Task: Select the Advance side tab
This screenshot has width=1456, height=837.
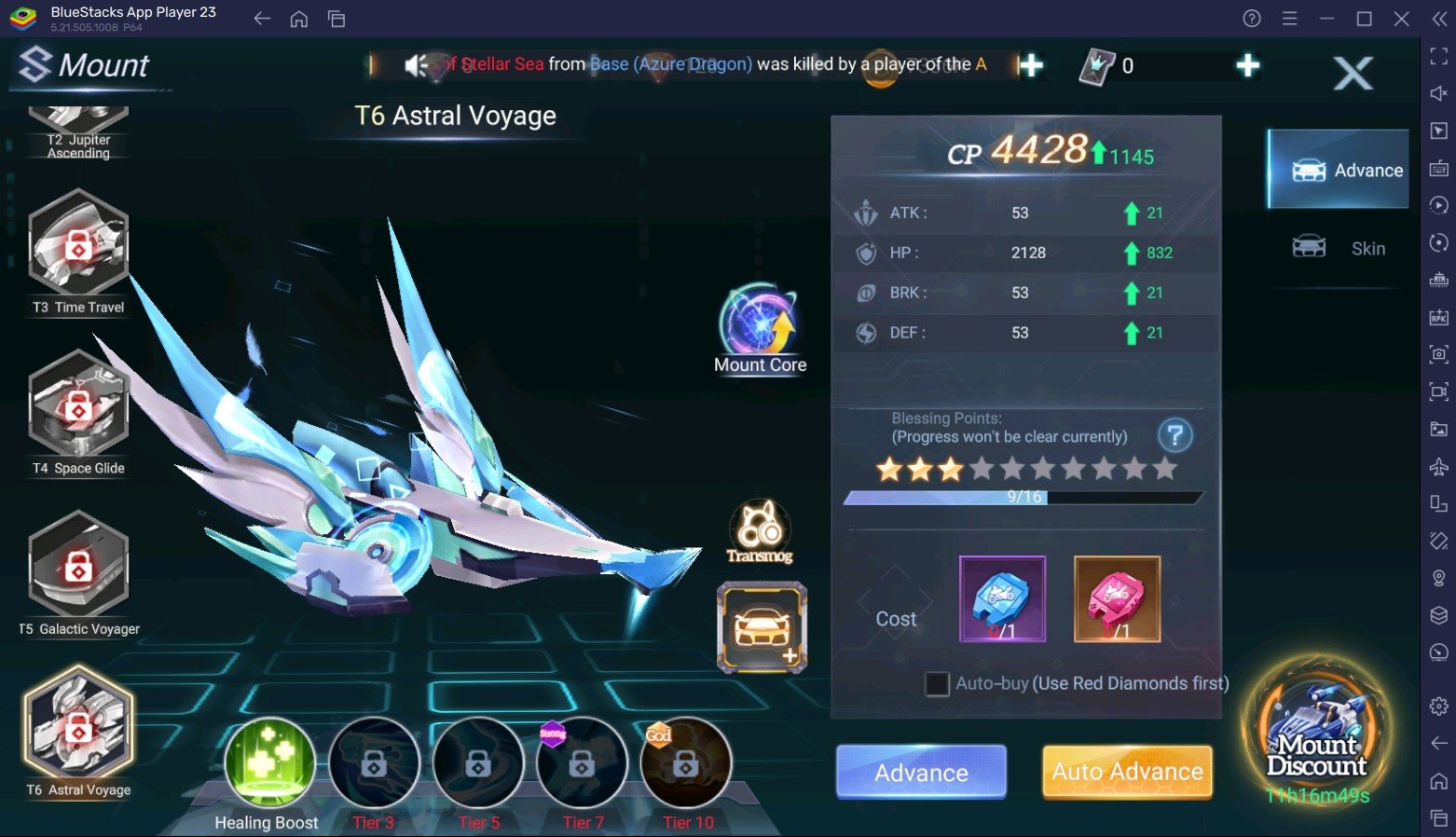Action: [x=1339, y=170]
